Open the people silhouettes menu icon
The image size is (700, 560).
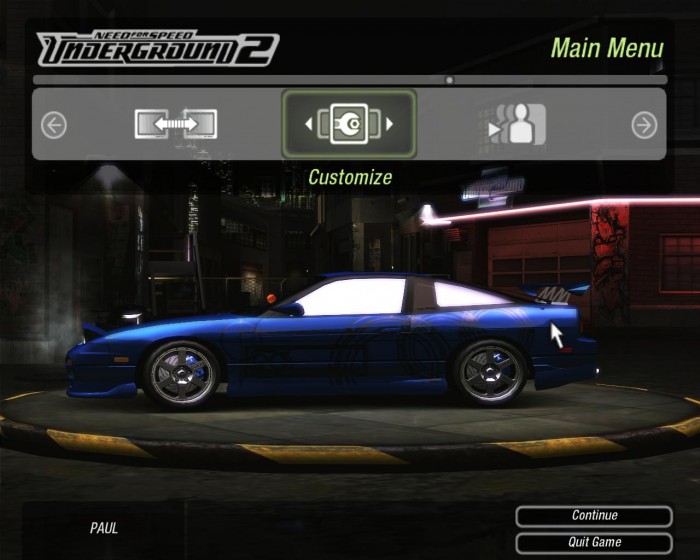pos(517,124)
